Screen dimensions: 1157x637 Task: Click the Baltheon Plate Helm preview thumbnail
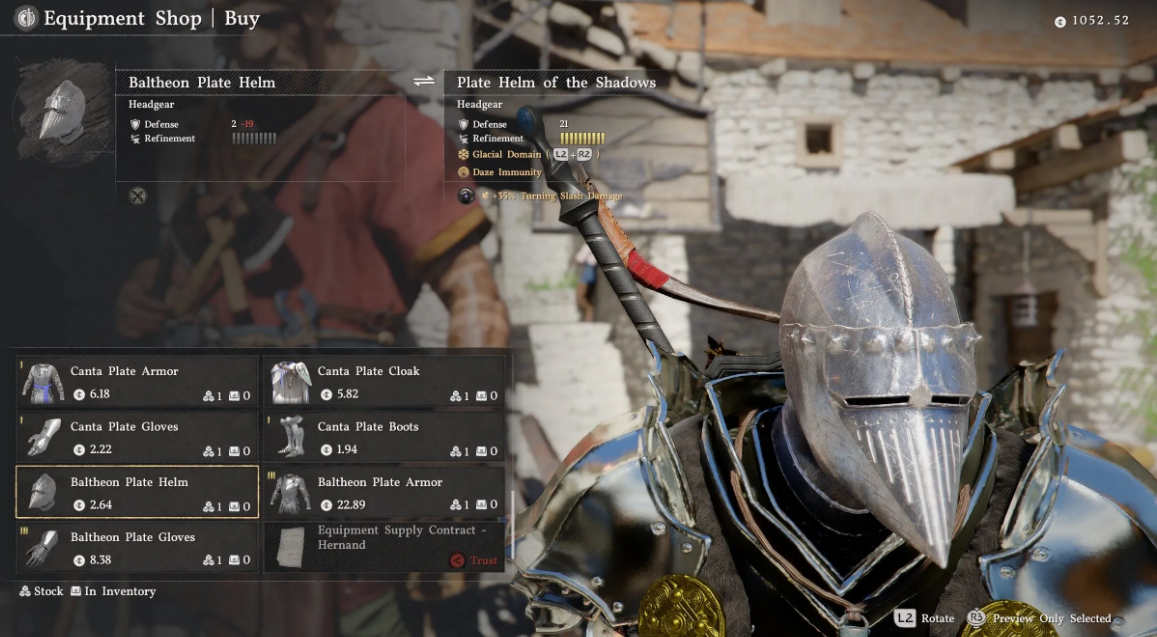point(62,111)
